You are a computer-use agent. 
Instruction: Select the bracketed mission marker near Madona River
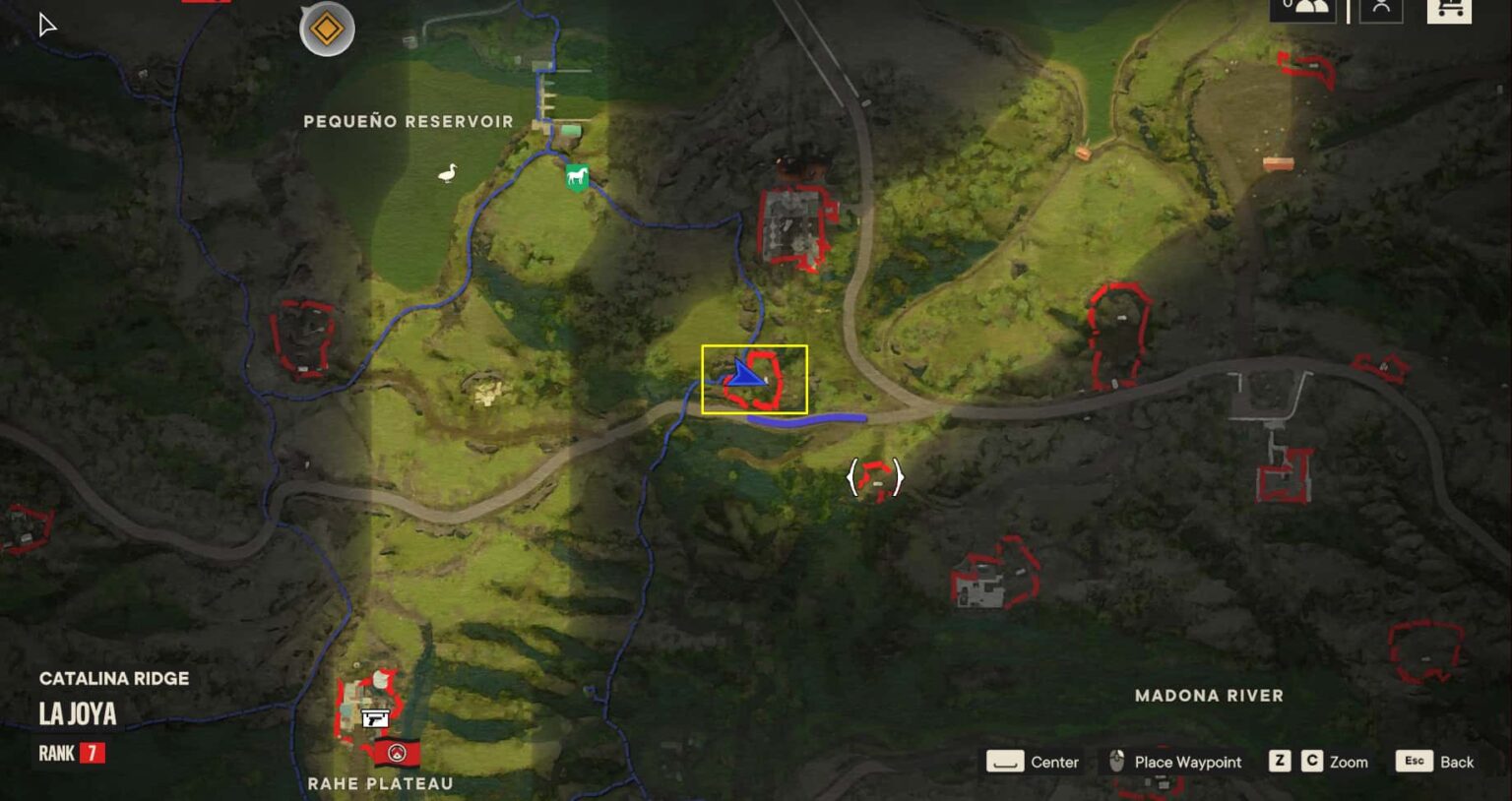point(874,478)
